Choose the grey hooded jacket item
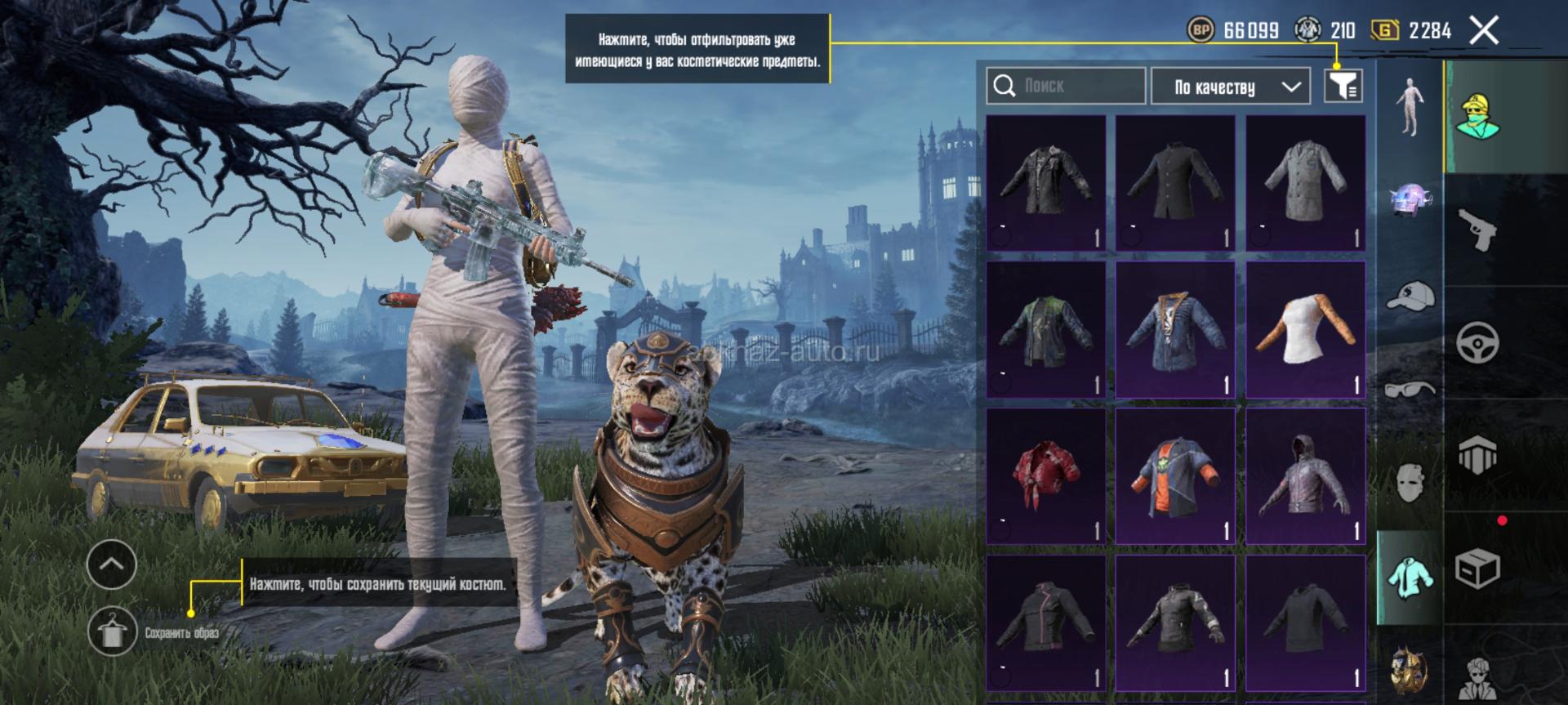Screen dimensions: 1568x705 click(x=1305, y=475)
